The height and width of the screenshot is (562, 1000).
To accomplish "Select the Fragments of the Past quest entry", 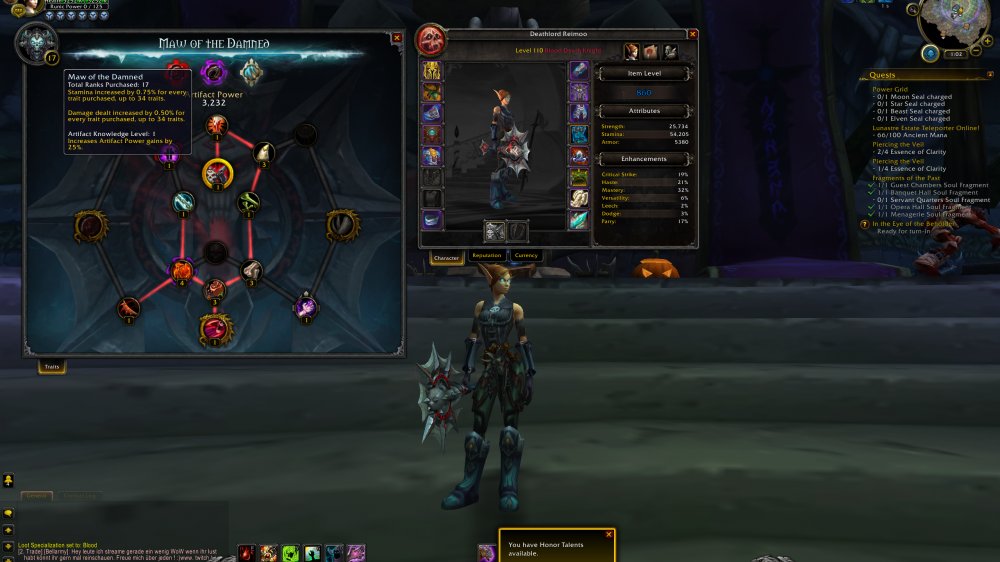I will point(905,178).
